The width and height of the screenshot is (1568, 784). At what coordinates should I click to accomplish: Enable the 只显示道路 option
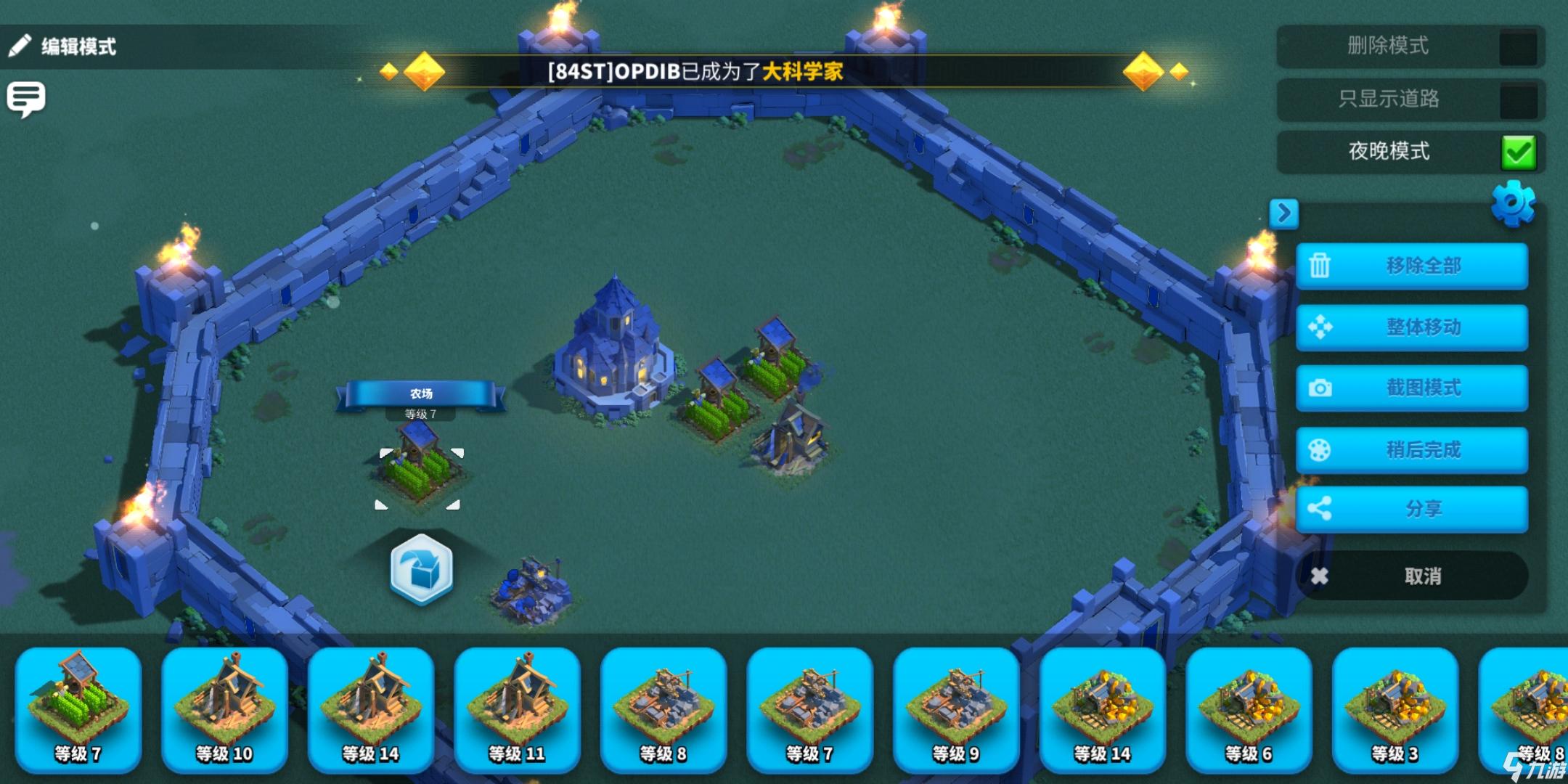(x=1518, y=100)
